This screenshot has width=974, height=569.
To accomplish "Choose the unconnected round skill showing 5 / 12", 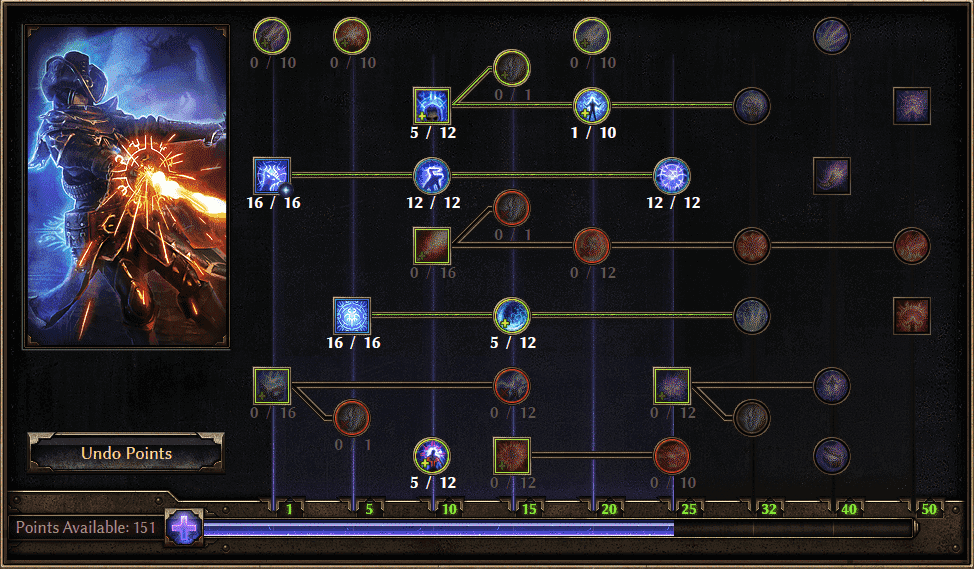I will click(432, 456).
